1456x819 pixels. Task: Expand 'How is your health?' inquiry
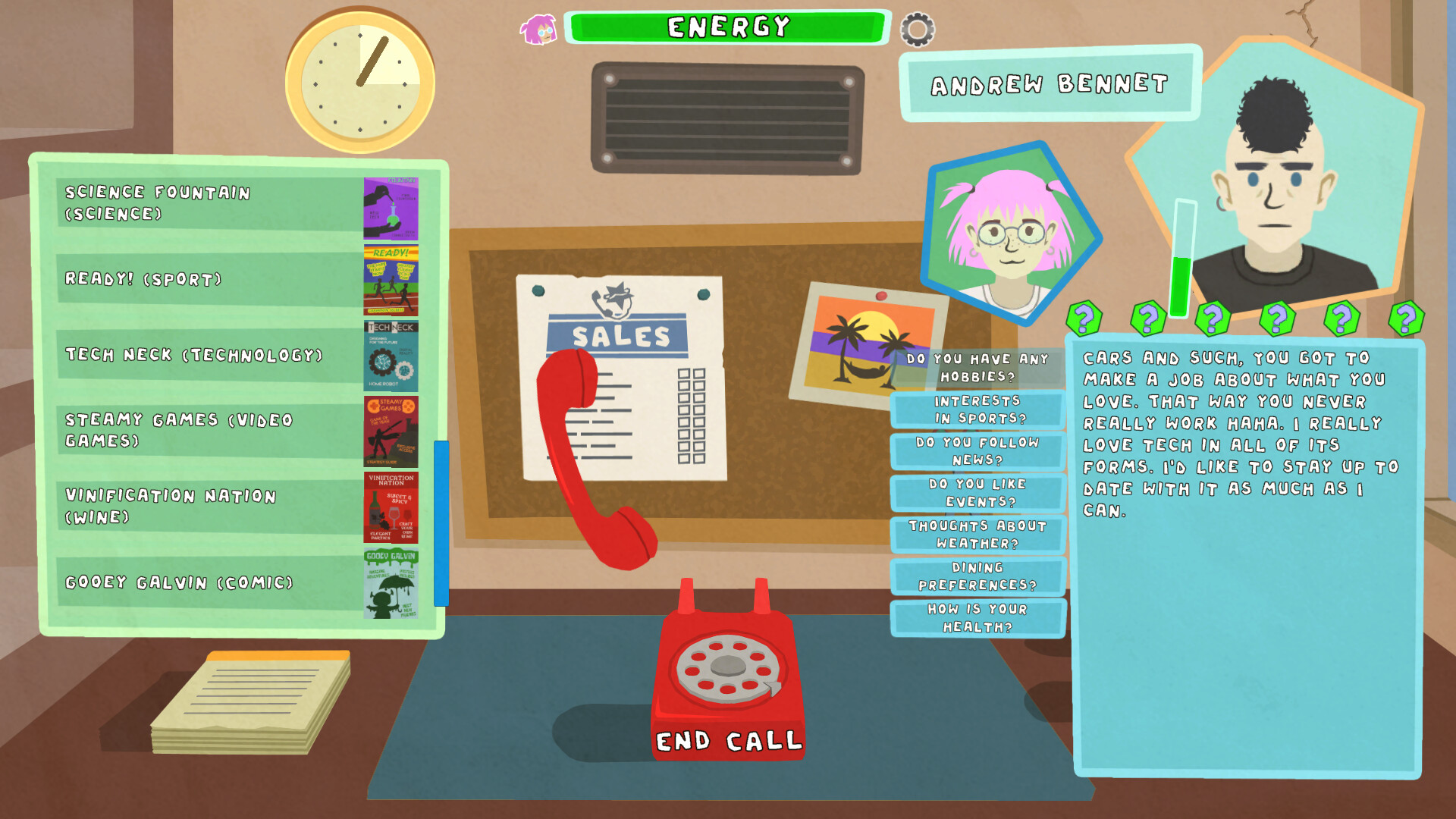[978, 618]
